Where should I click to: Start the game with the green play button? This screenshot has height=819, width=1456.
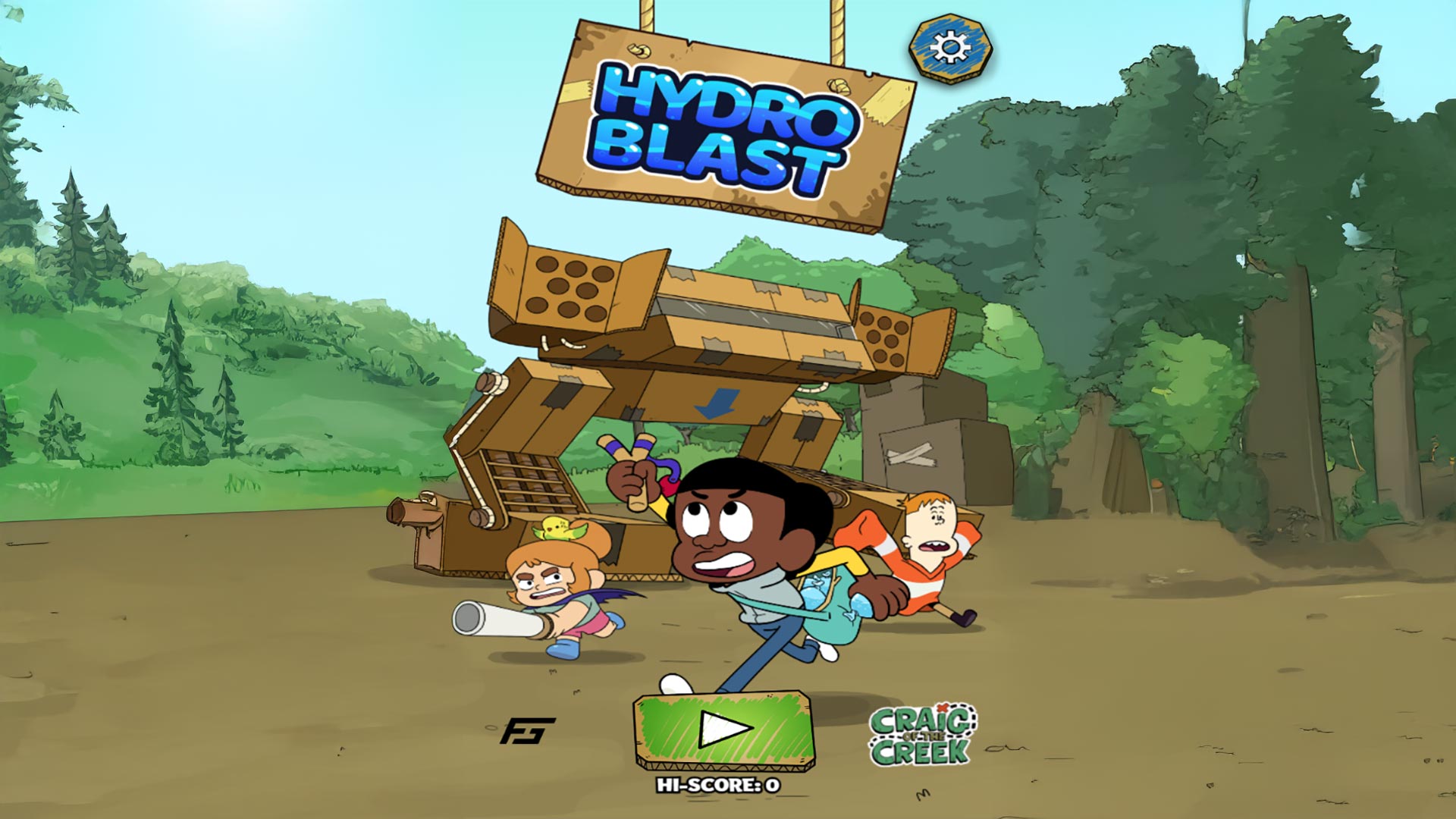tap(724, 730)
